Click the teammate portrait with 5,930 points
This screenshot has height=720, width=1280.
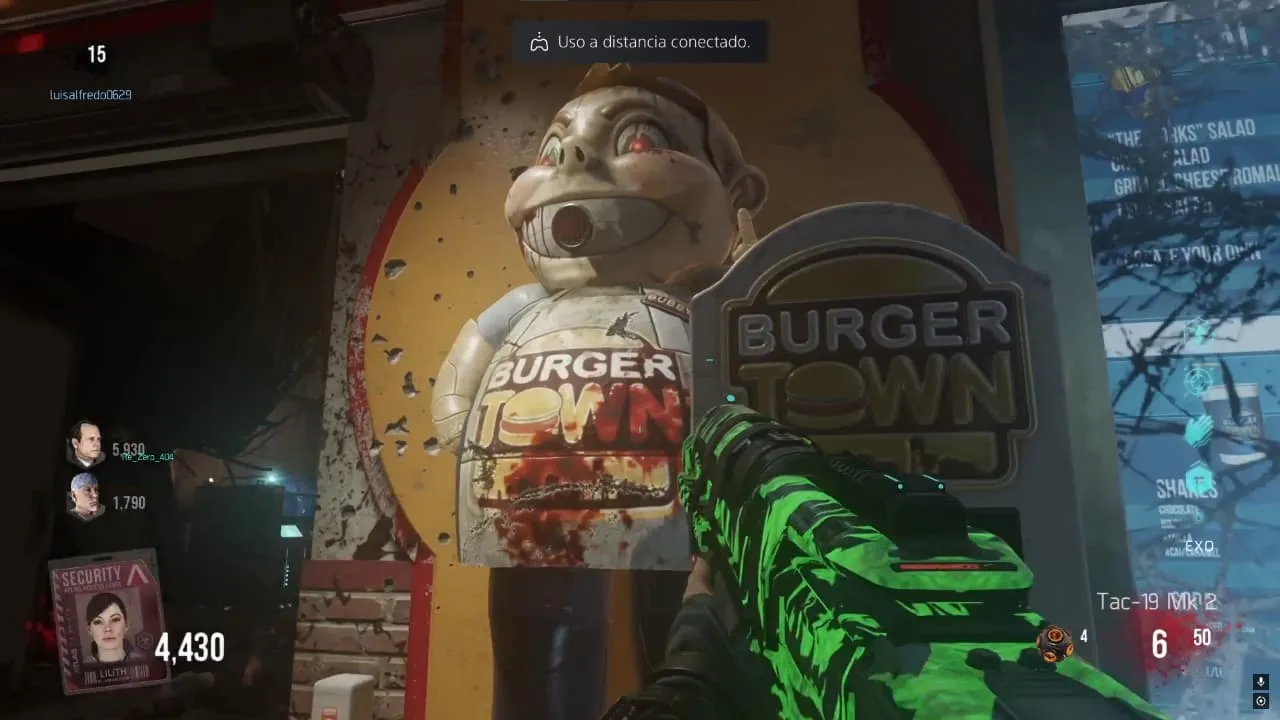(x=86, y=443)
